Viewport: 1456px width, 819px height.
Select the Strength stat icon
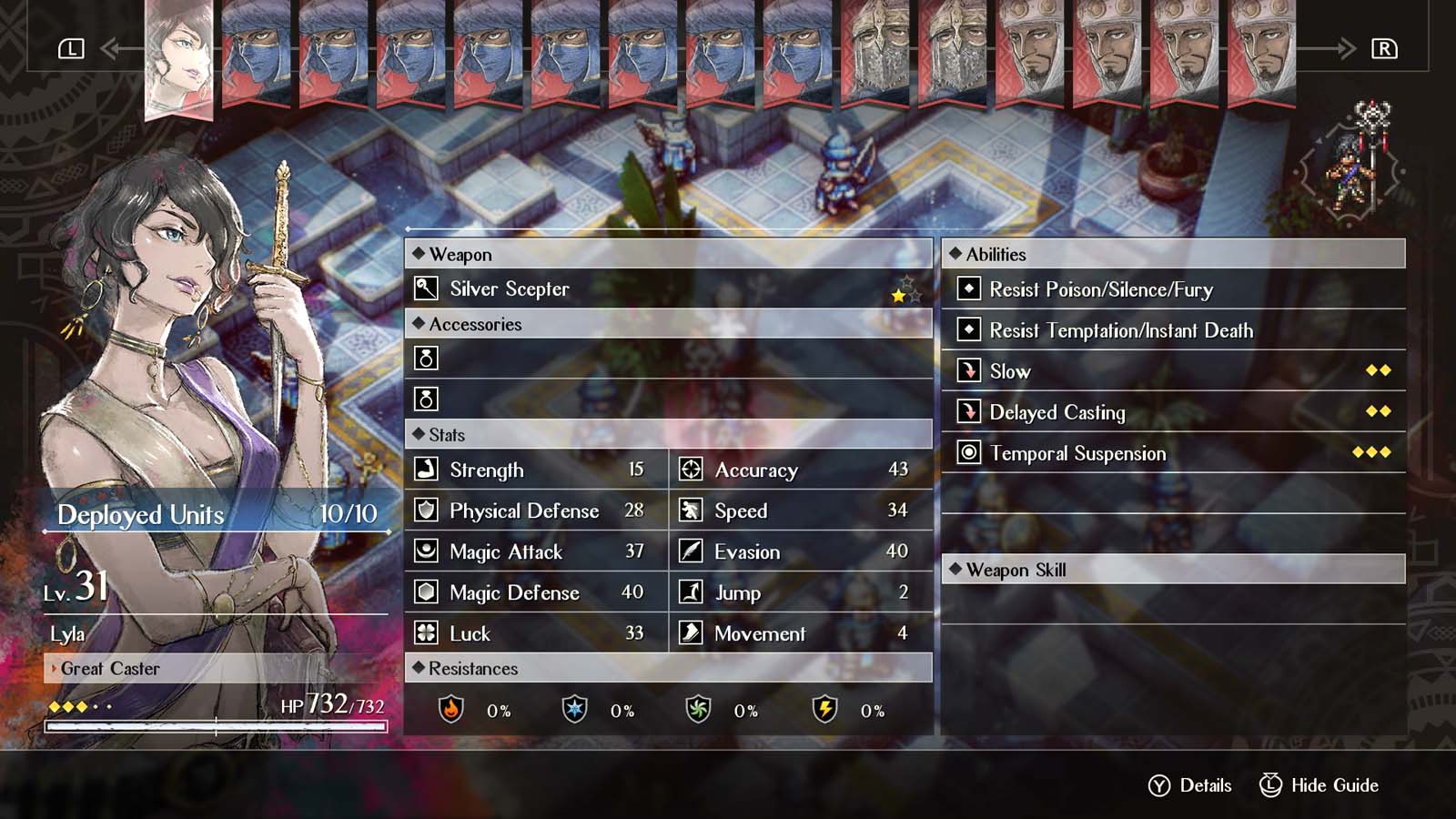(x=426, y=470)
